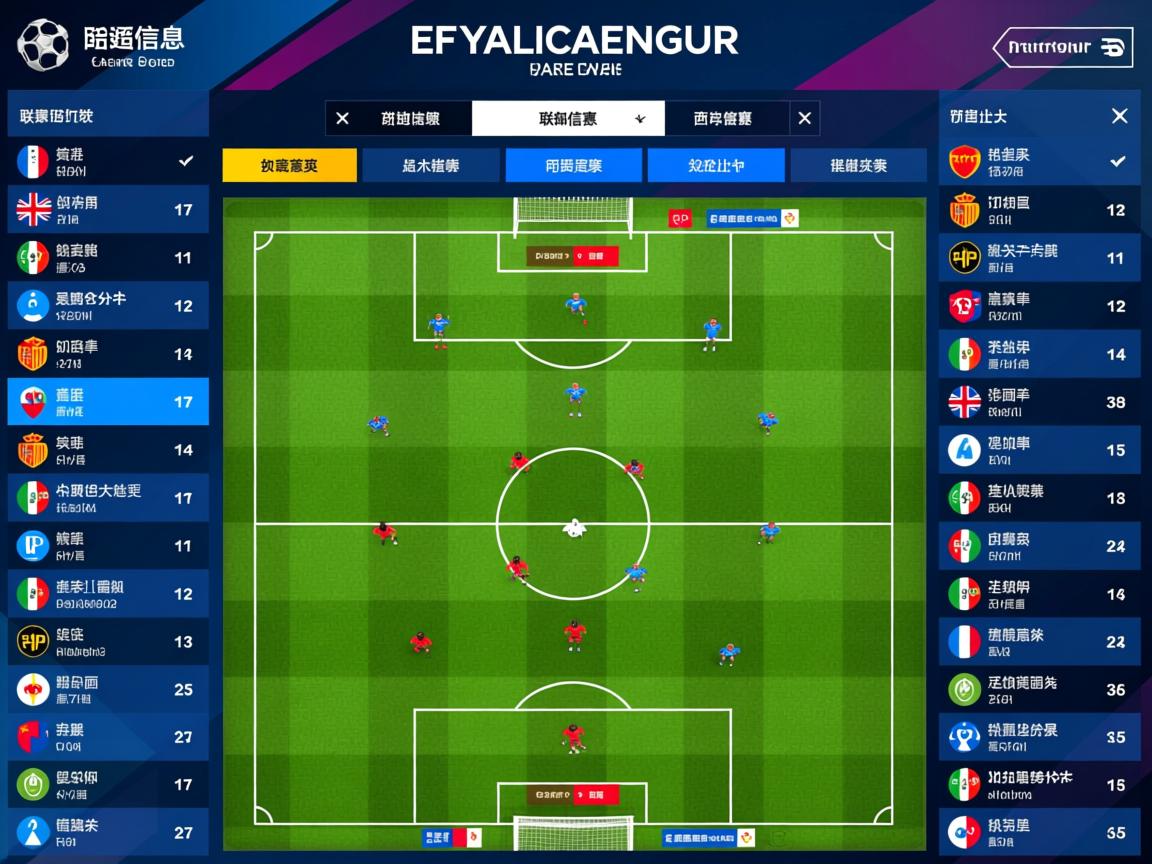The height and width of the screenshot is (864, 1152).
Task: Select the list row showing 65
Action: coord(1039,833)
